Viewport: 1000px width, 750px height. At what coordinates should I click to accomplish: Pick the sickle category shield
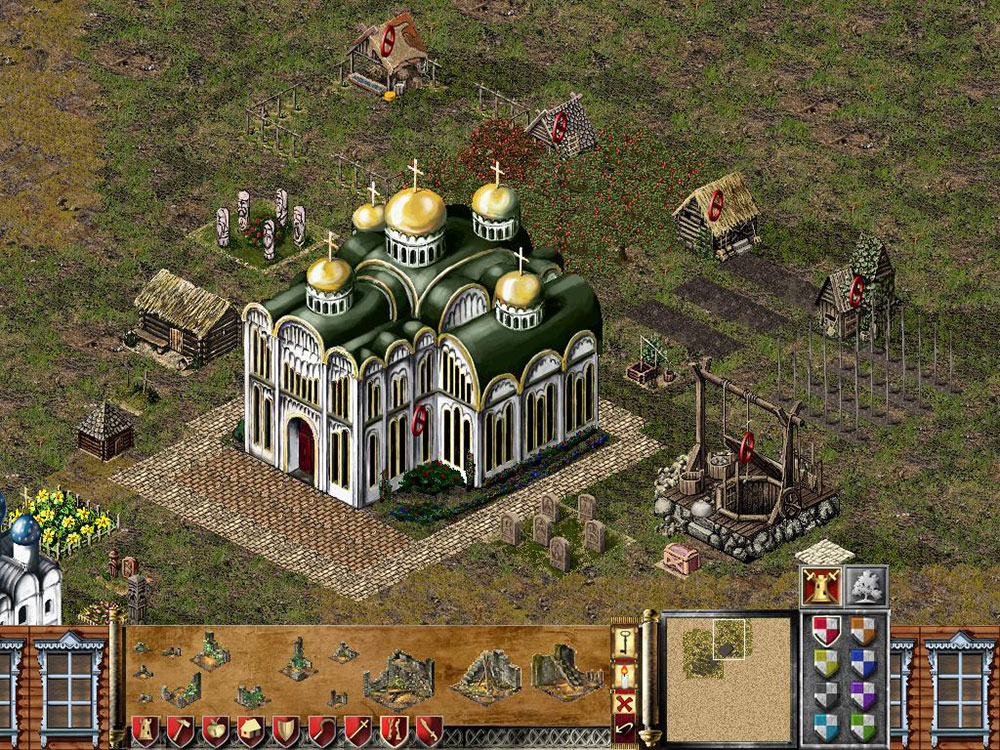322,731
